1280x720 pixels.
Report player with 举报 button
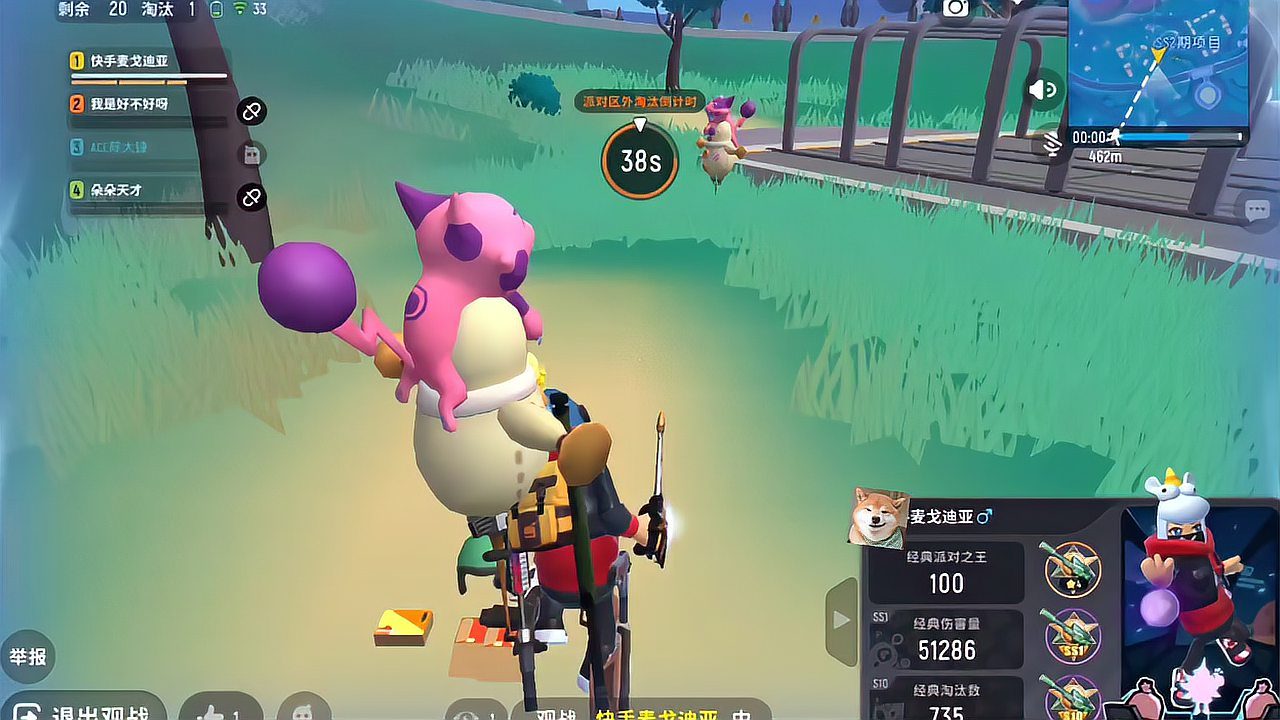click(27, 657)
